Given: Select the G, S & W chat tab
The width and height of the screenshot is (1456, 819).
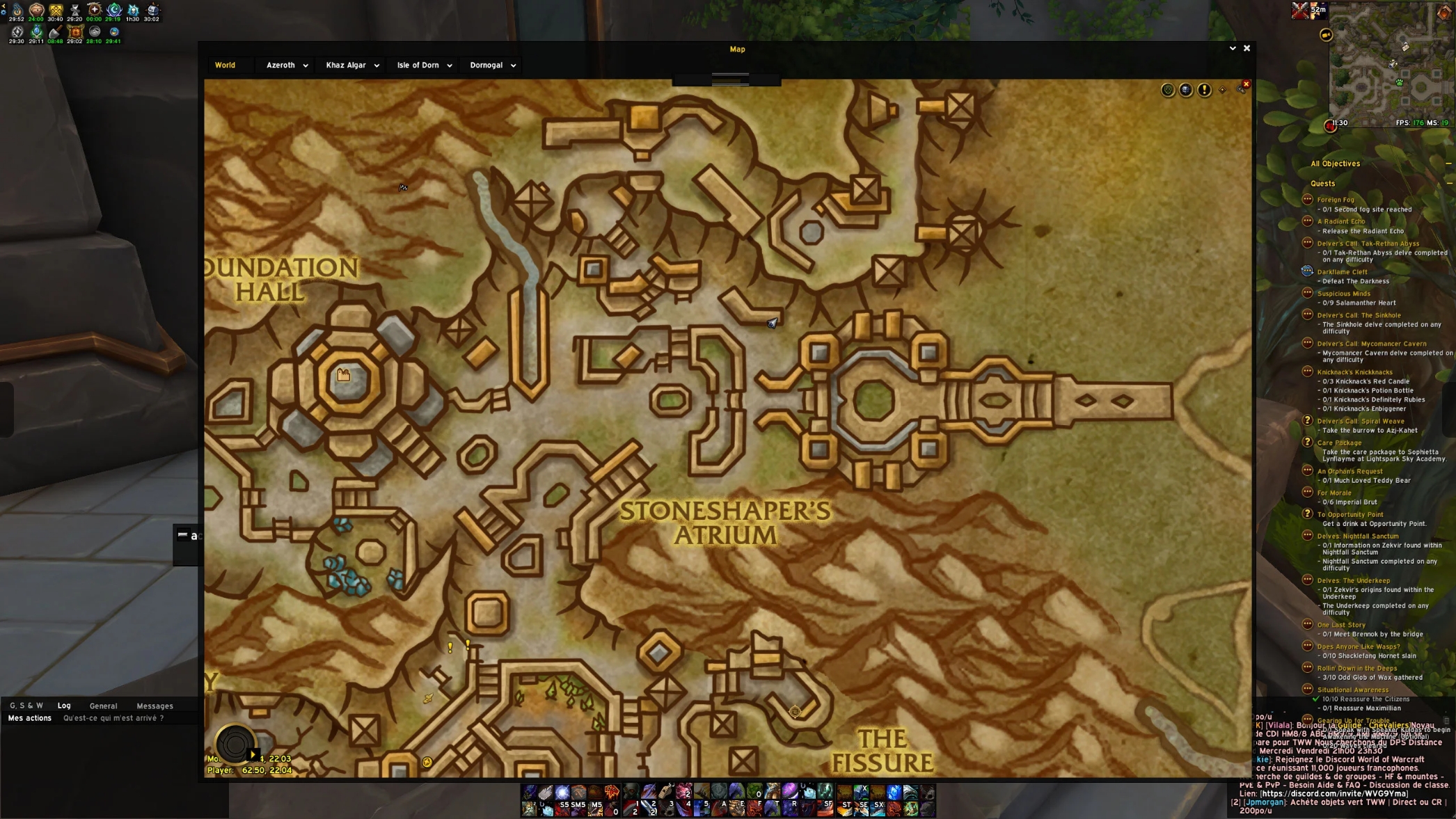Looking at the screenshot, I should [26, 706].
